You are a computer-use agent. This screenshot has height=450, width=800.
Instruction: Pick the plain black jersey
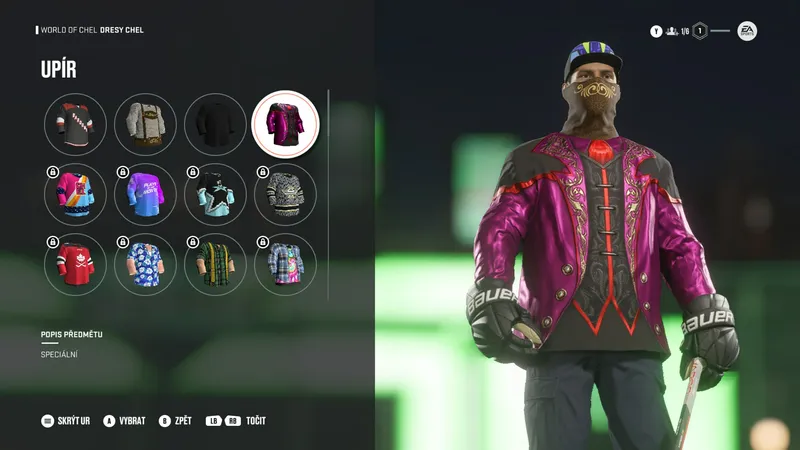pos(215,124)
